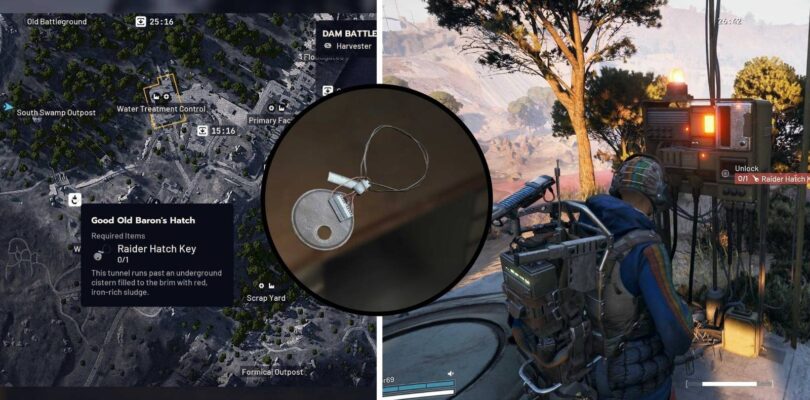The width and height of the screenshot is (810, 400).
Task: Click the Scrap Yard location marker
Action: (x=263, y=283)
